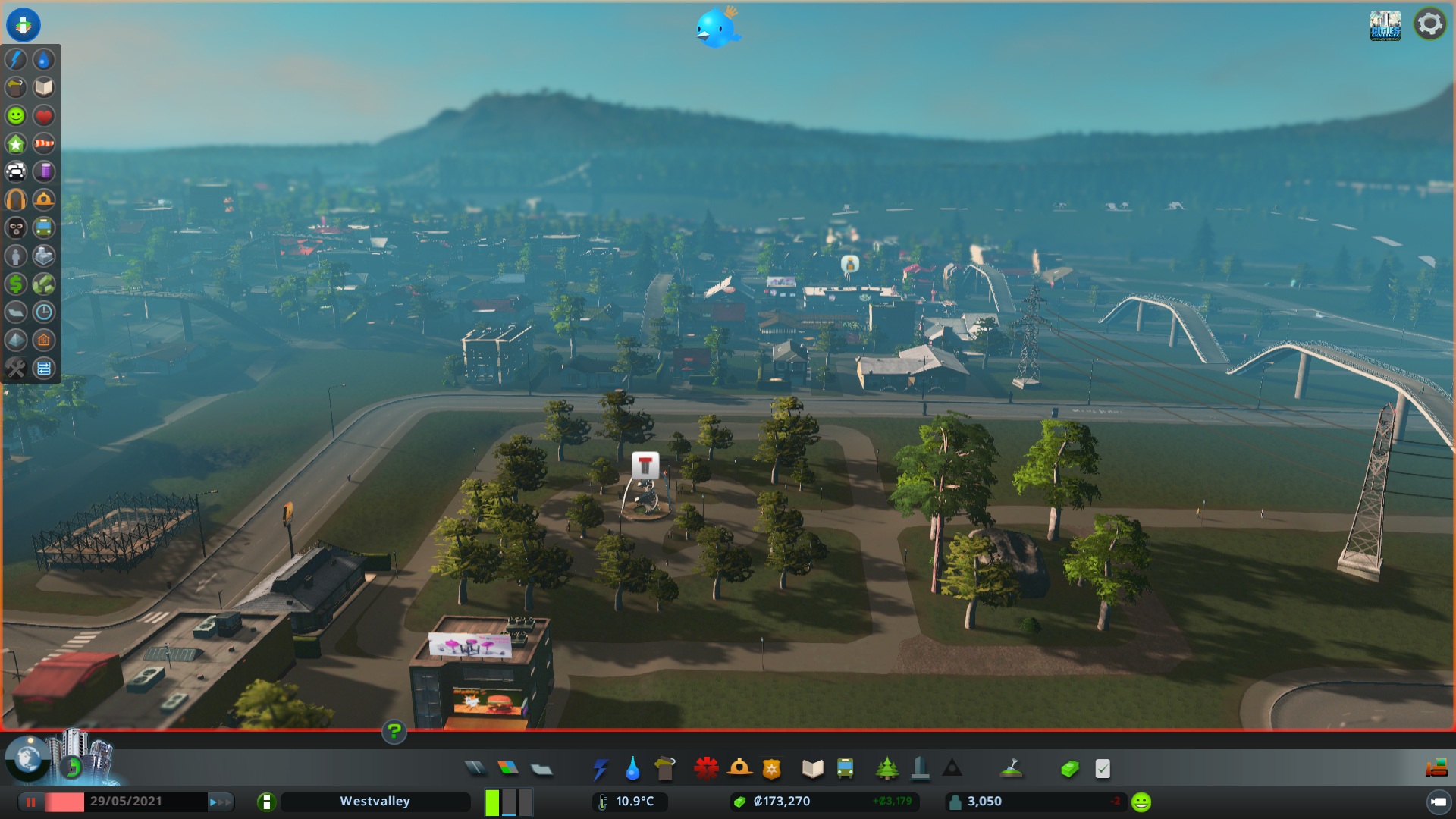This screenshot has width=1456, height=819.
Task: Open the parks and plazas menu
Action: (888, 768)
